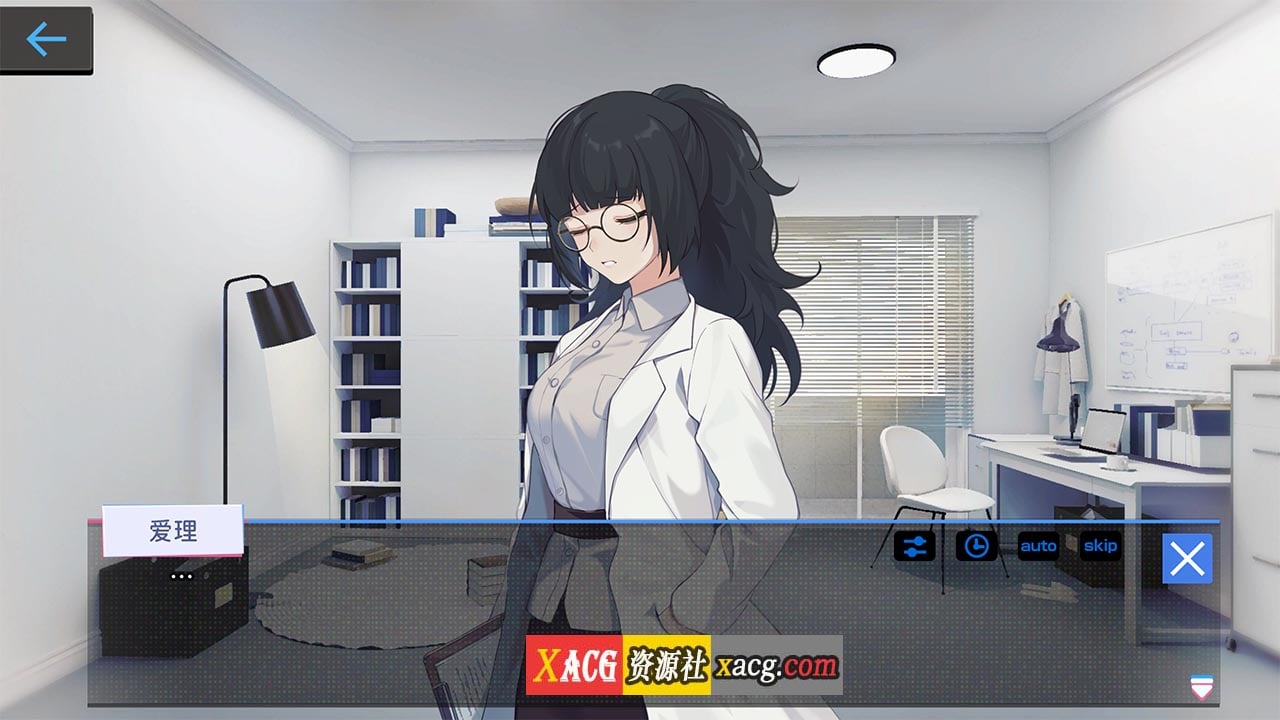Open settings via the sliders icon
This screenshot has width=1280, height=720.
pos(916,546)
